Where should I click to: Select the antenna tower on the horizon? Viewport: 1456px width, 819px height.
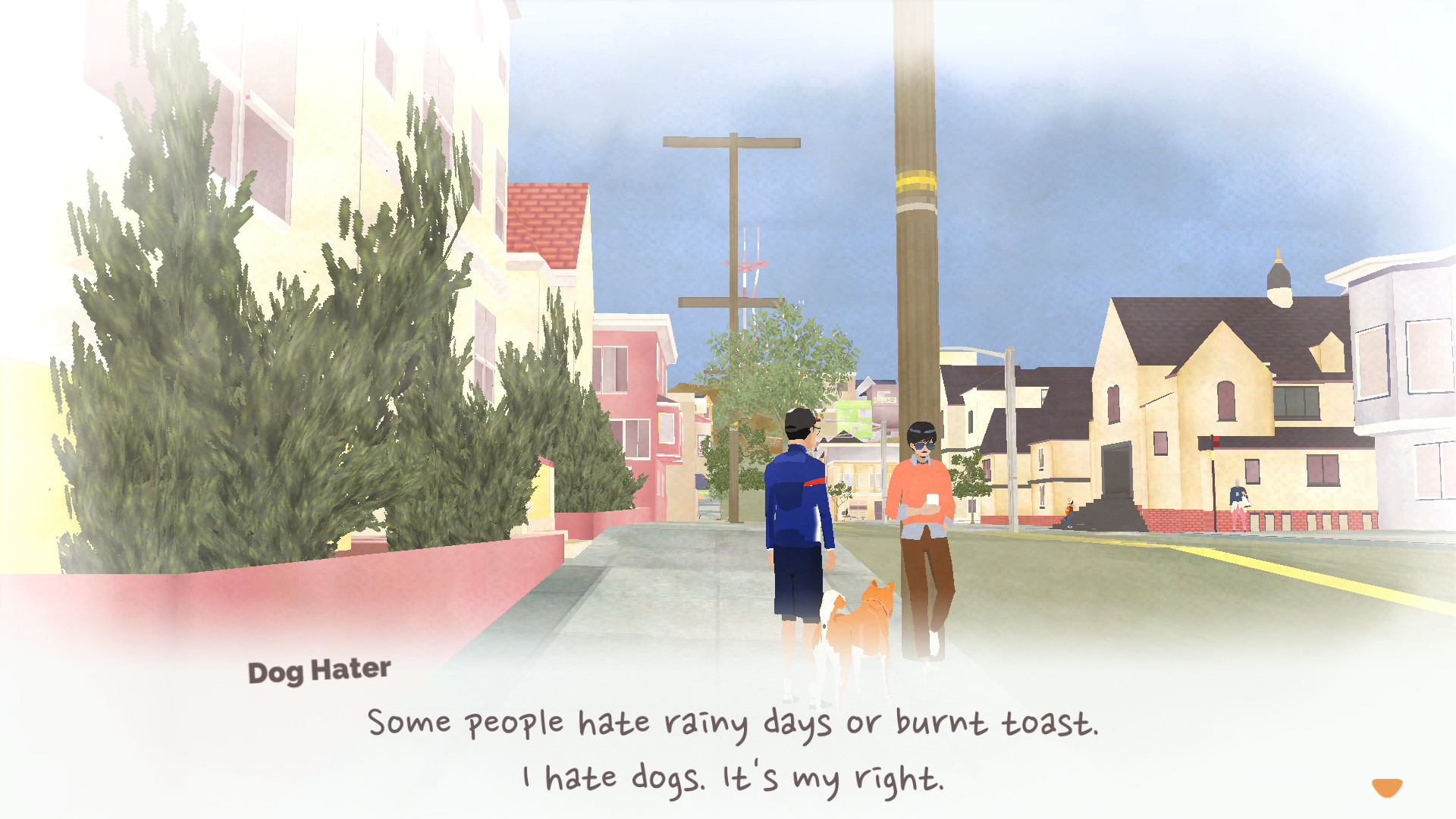pyautogui.click(x=751, y=265)
